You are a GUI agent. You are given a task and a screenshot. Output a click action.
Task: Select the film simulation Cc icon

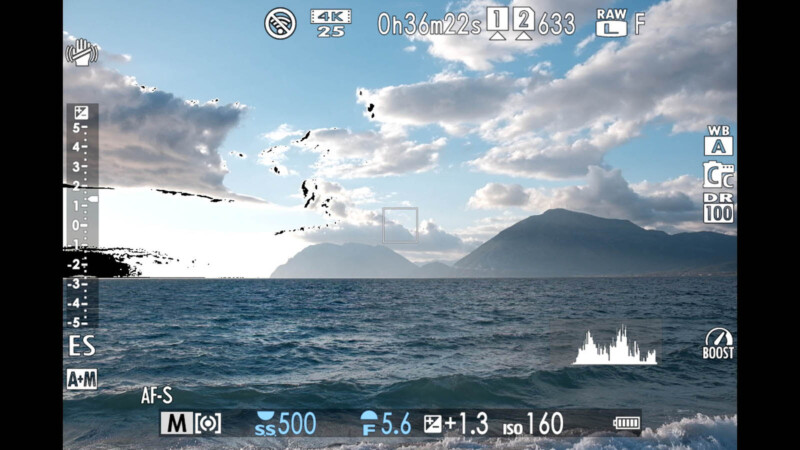pyautogui.click(x=718, y=175)
